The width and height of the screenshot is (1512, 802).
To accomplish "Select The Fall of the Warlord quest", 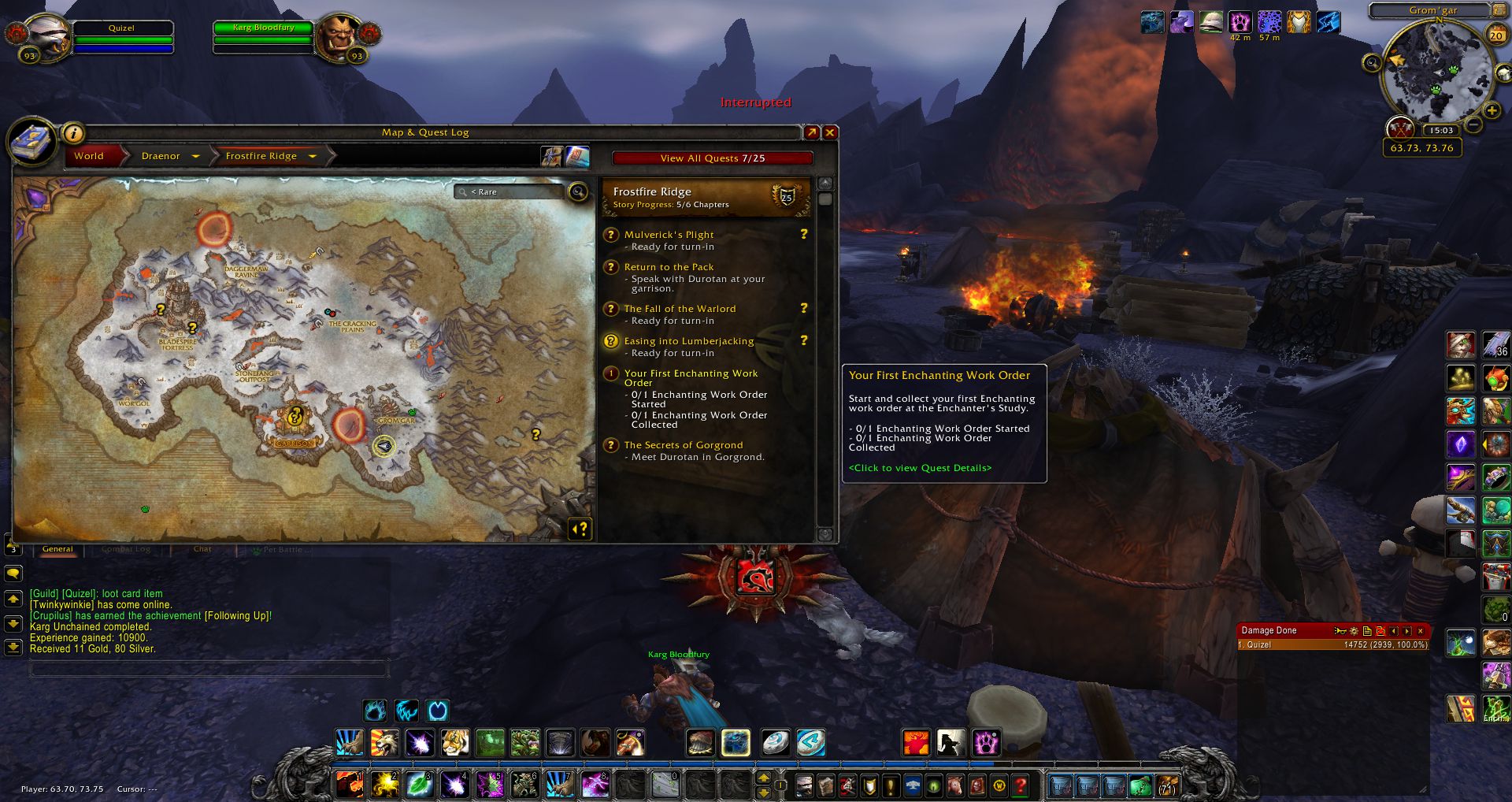I will 680,309.
